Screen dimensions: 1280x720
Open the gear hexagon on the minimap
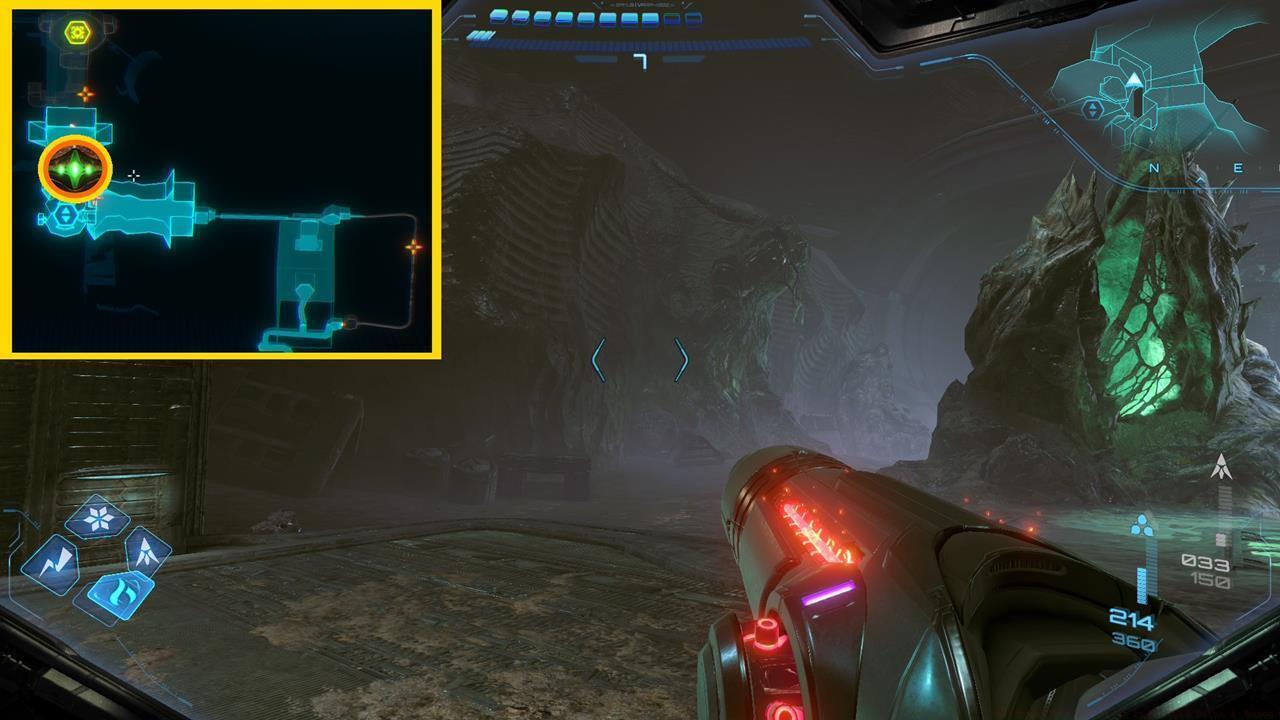click(x=76, y=31)
